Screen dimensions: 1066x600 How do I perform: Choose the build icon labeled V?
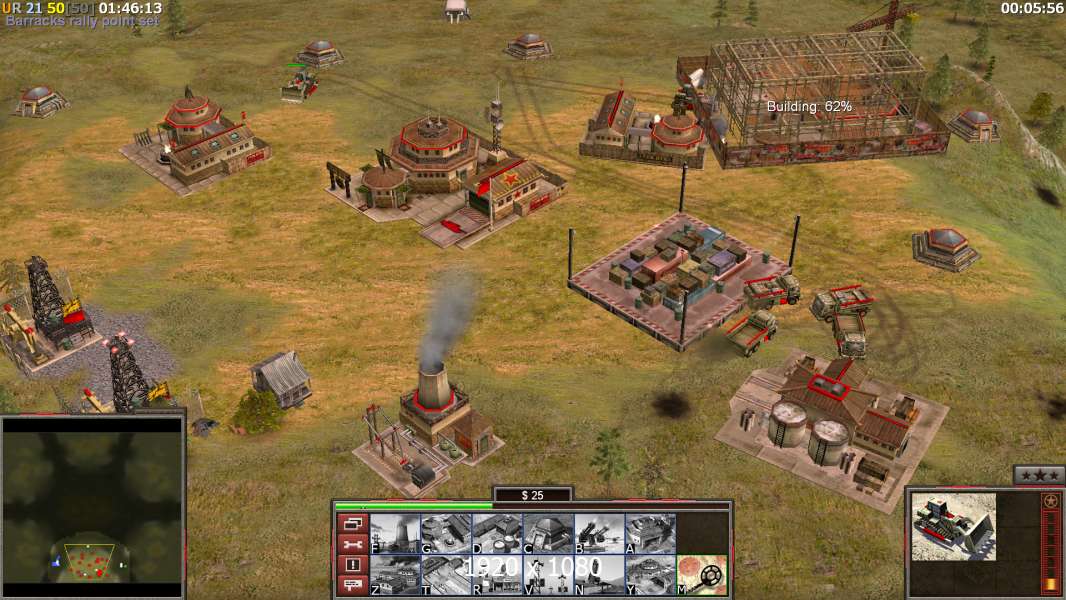click(x=548, y=575)
